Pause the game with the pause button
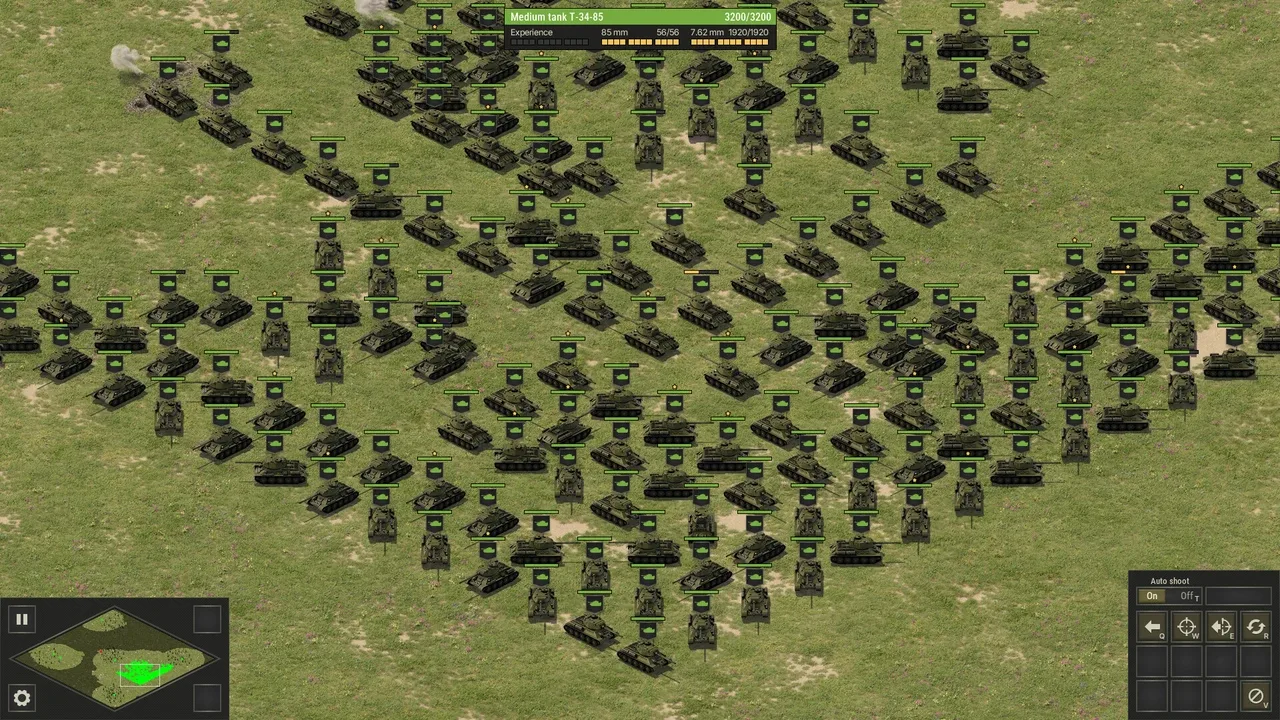This screenshot has width=1280, height=720. click(x=21, y=619)
